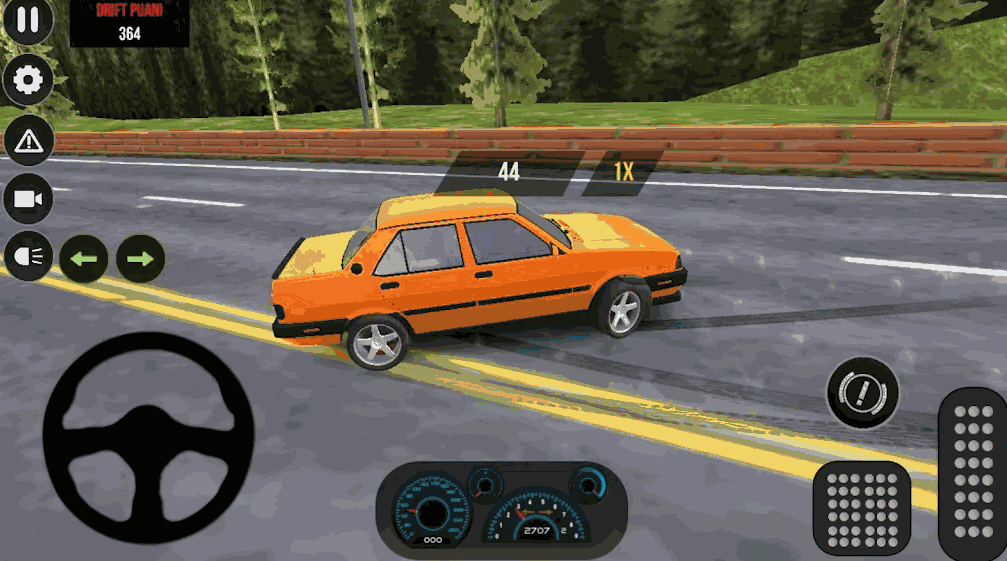Toggle the headlights
1007x561 pixels.
pos(28,258)
